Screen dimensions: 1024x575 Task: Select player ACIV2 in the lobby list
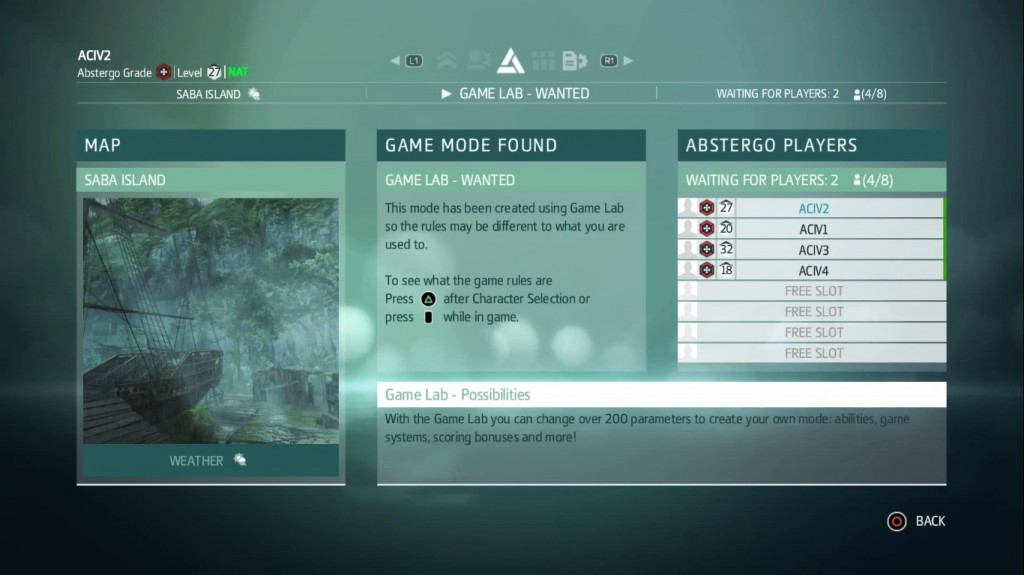812,208
